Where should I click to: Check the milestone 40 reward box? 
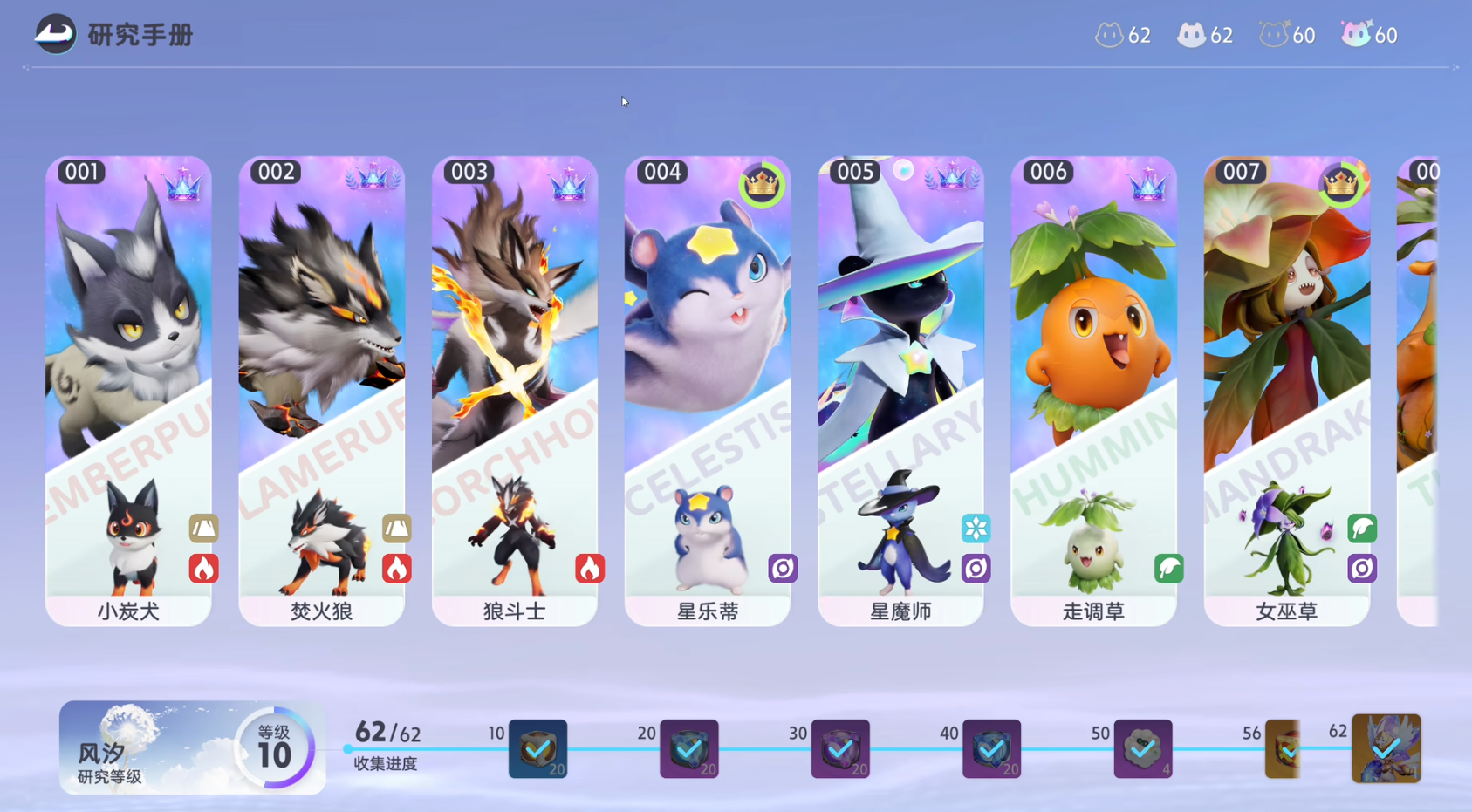tap(991, 748)
